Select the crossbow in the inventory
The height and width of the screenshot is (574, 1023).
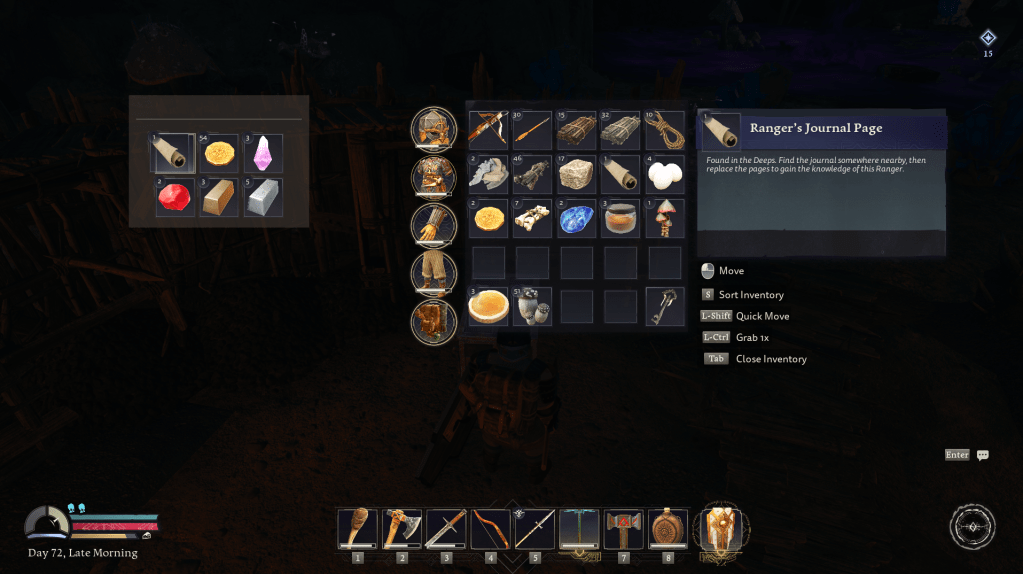click(488, 130)
